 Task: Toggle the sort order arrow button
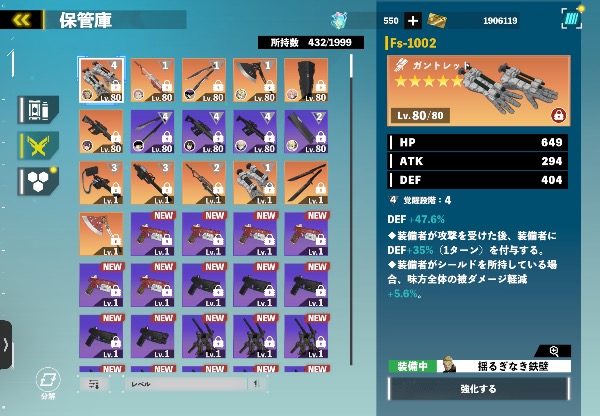pyautogui.click(x=258, y=383)
